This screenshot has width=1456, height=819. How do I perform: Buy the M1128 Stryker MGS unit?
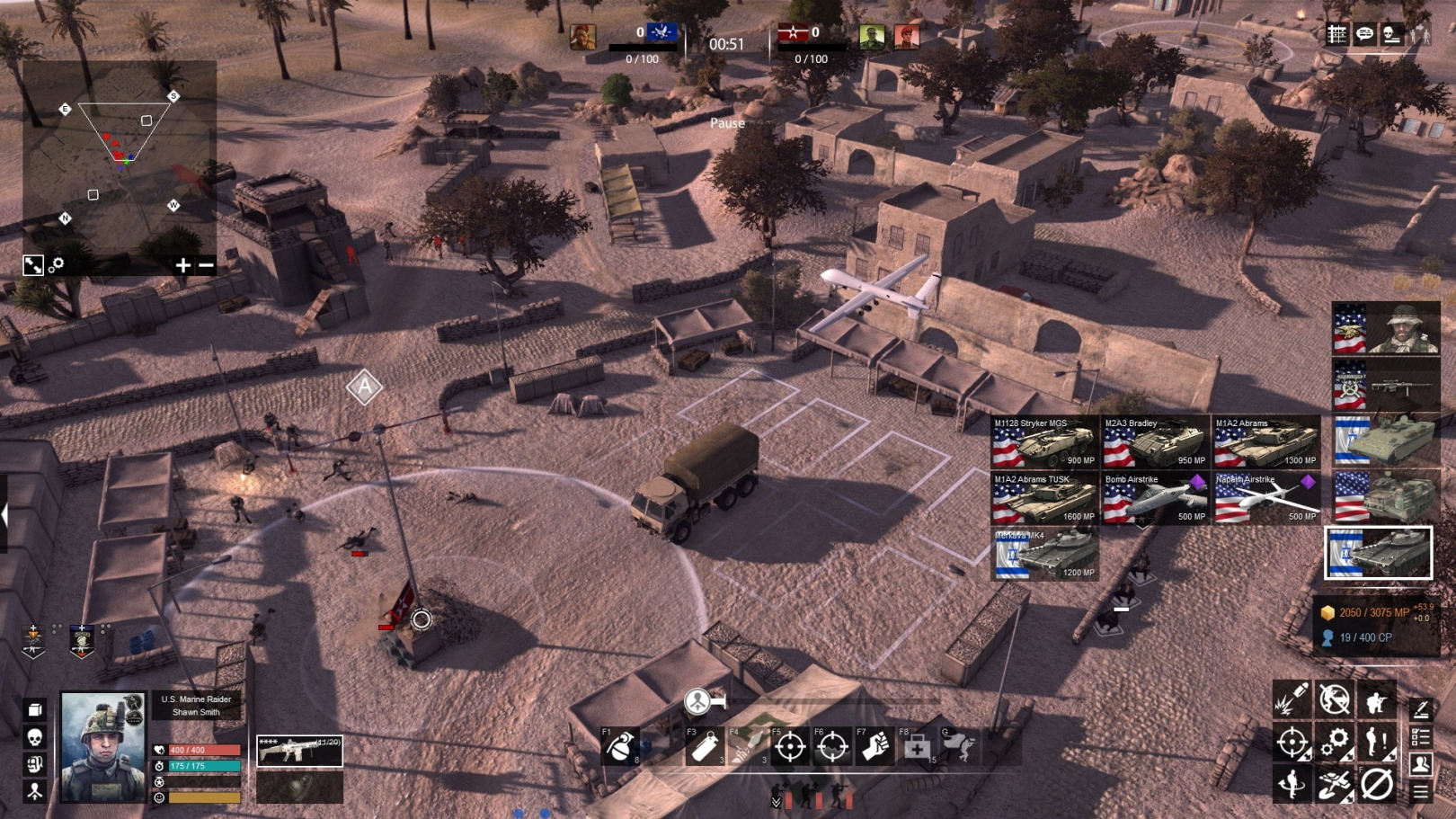click(1044, 442)
